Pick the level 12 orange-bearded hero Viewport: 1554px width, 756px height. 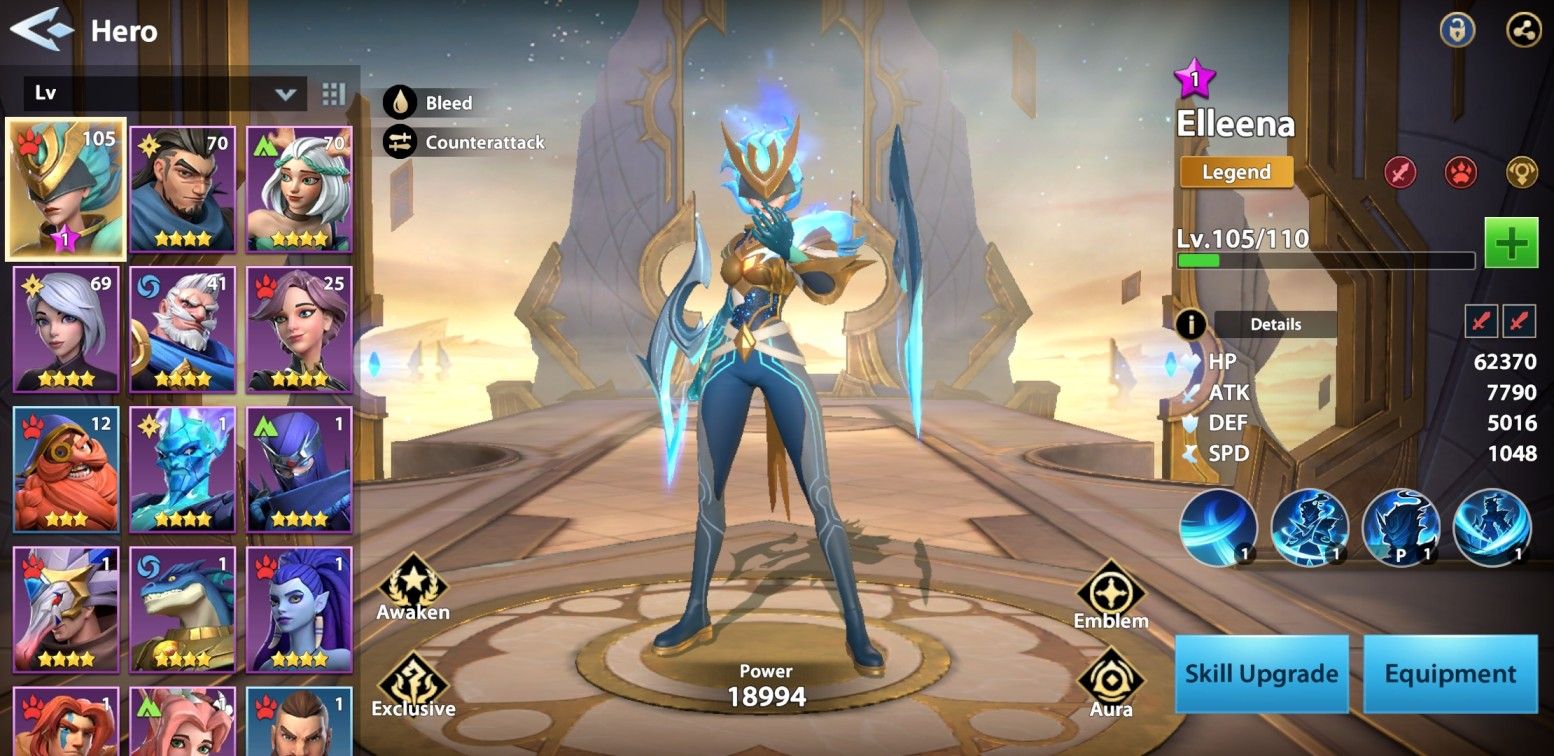[66, 469]
